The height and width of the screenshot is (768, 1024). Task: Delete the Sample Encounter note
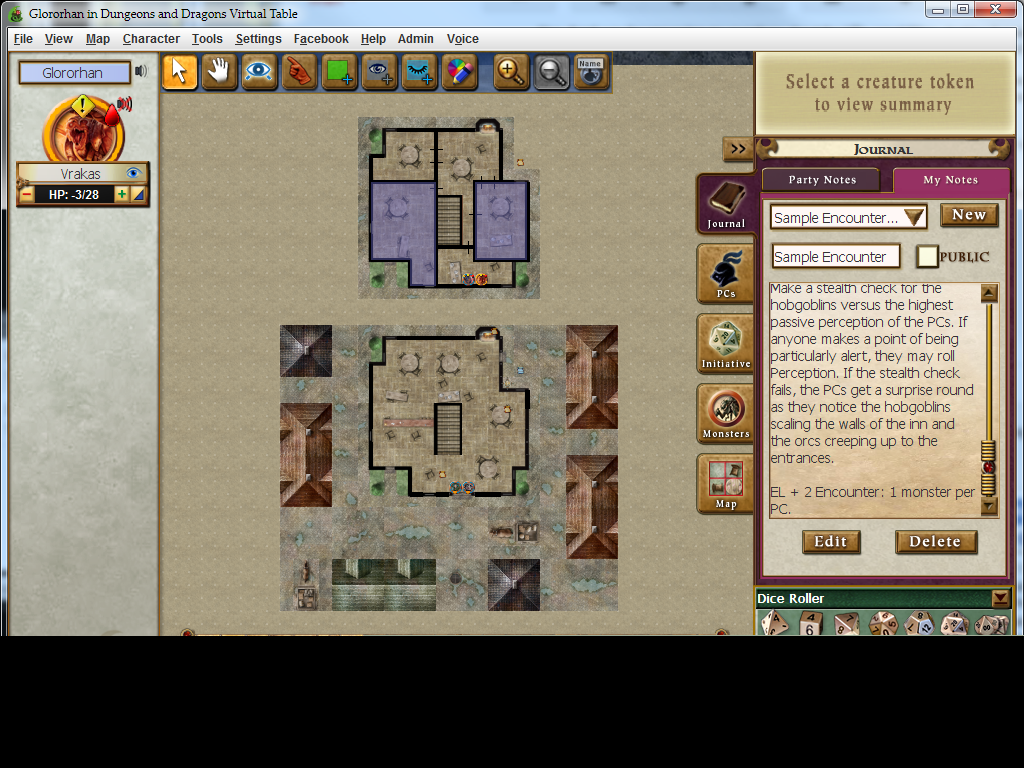click(x=935, y=542)
